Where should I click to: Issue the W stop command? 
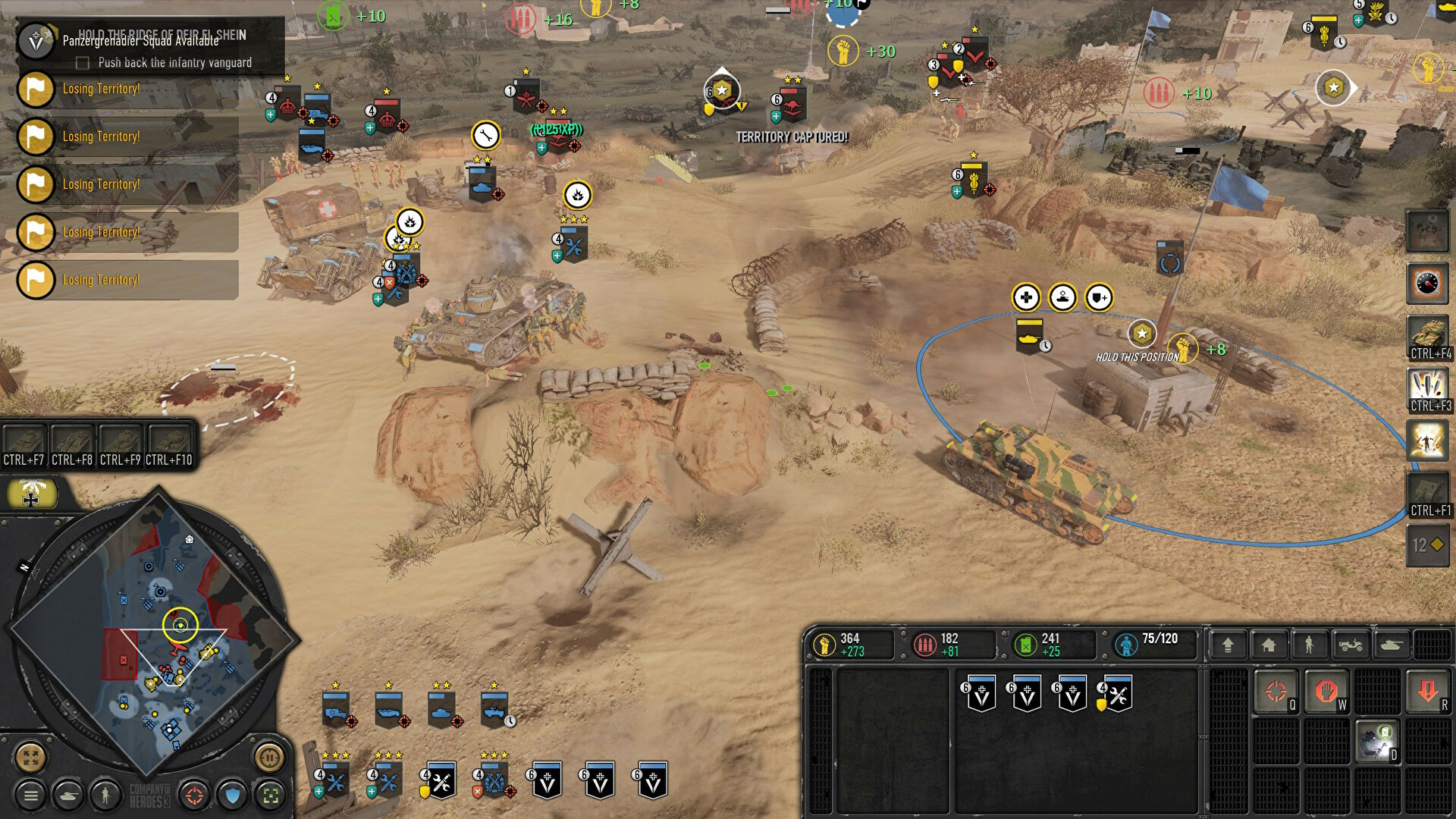click(1326, 692)
